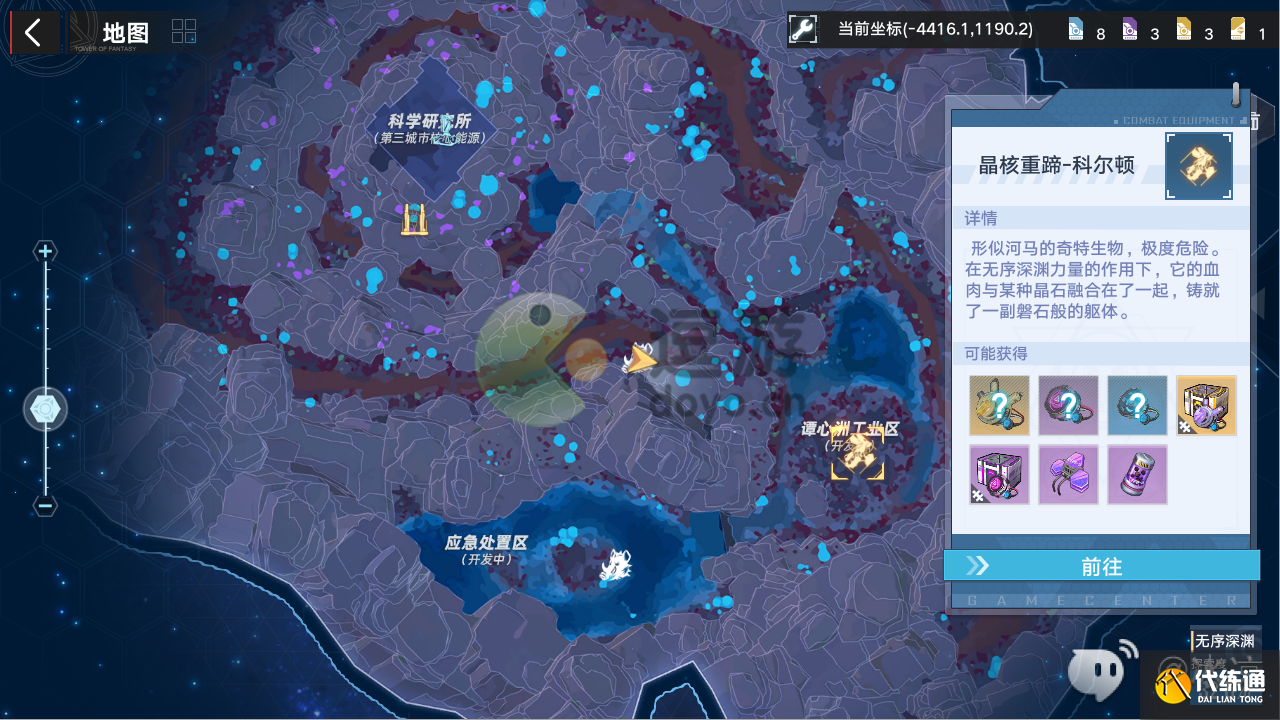Viewport: 1280px width, 720px height.
Task: Click the canned drink reward icon
Action: 1136,474
